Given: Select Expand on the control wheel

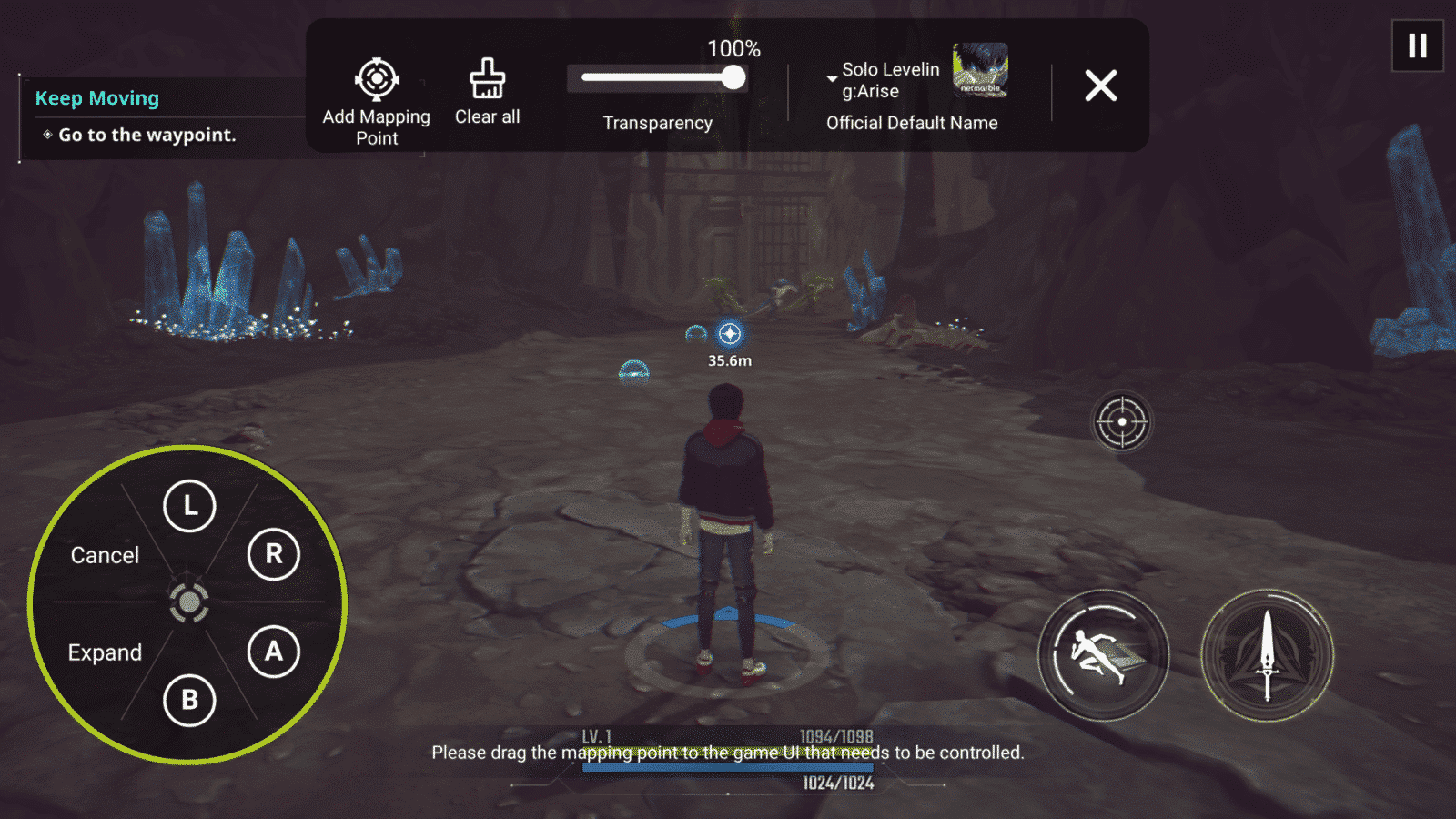Looking at the screenshot, I should [x=103, y=652].
